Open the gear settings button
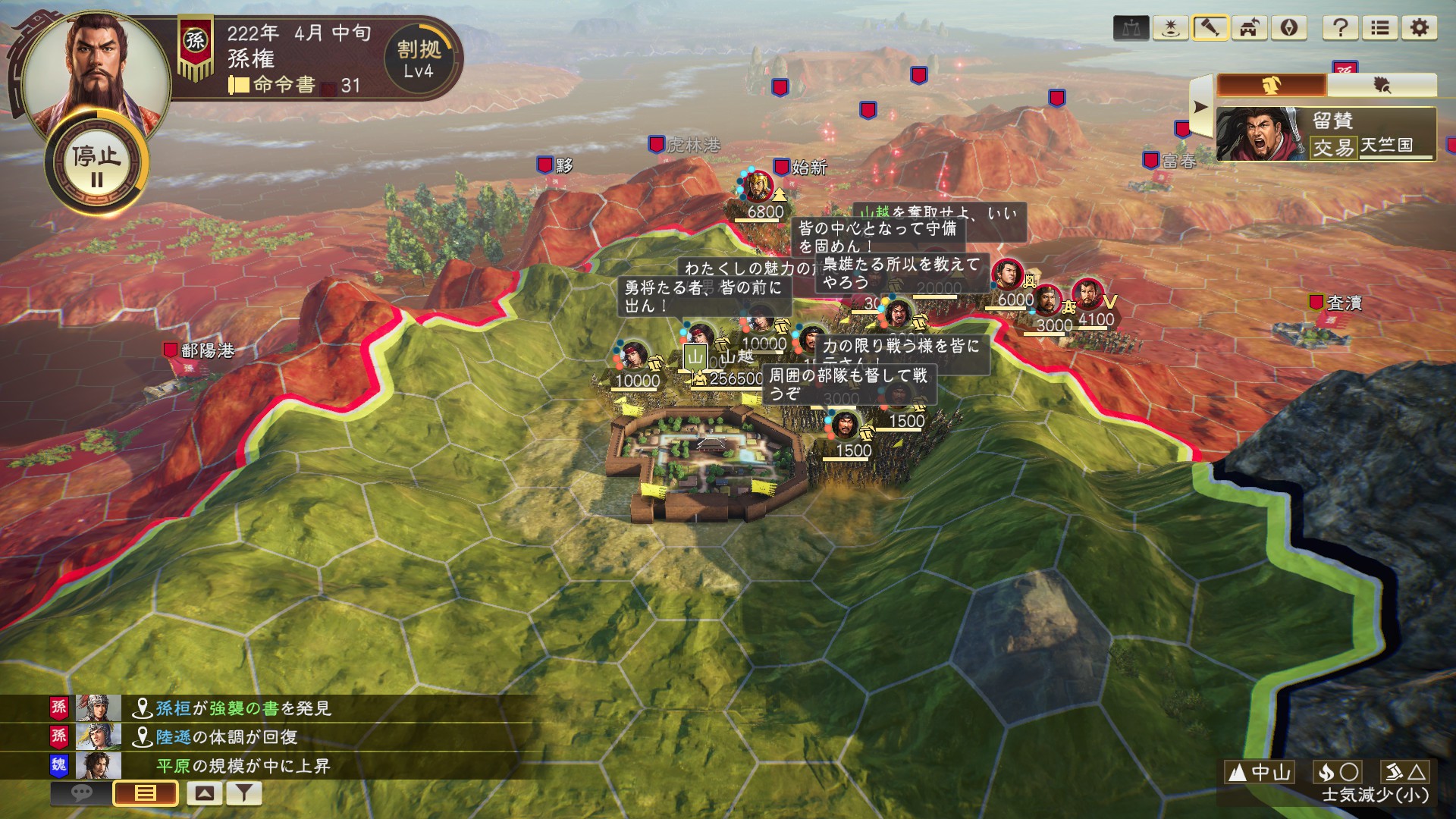Viewport: 1456px width, 819px height. point(1419,29)
